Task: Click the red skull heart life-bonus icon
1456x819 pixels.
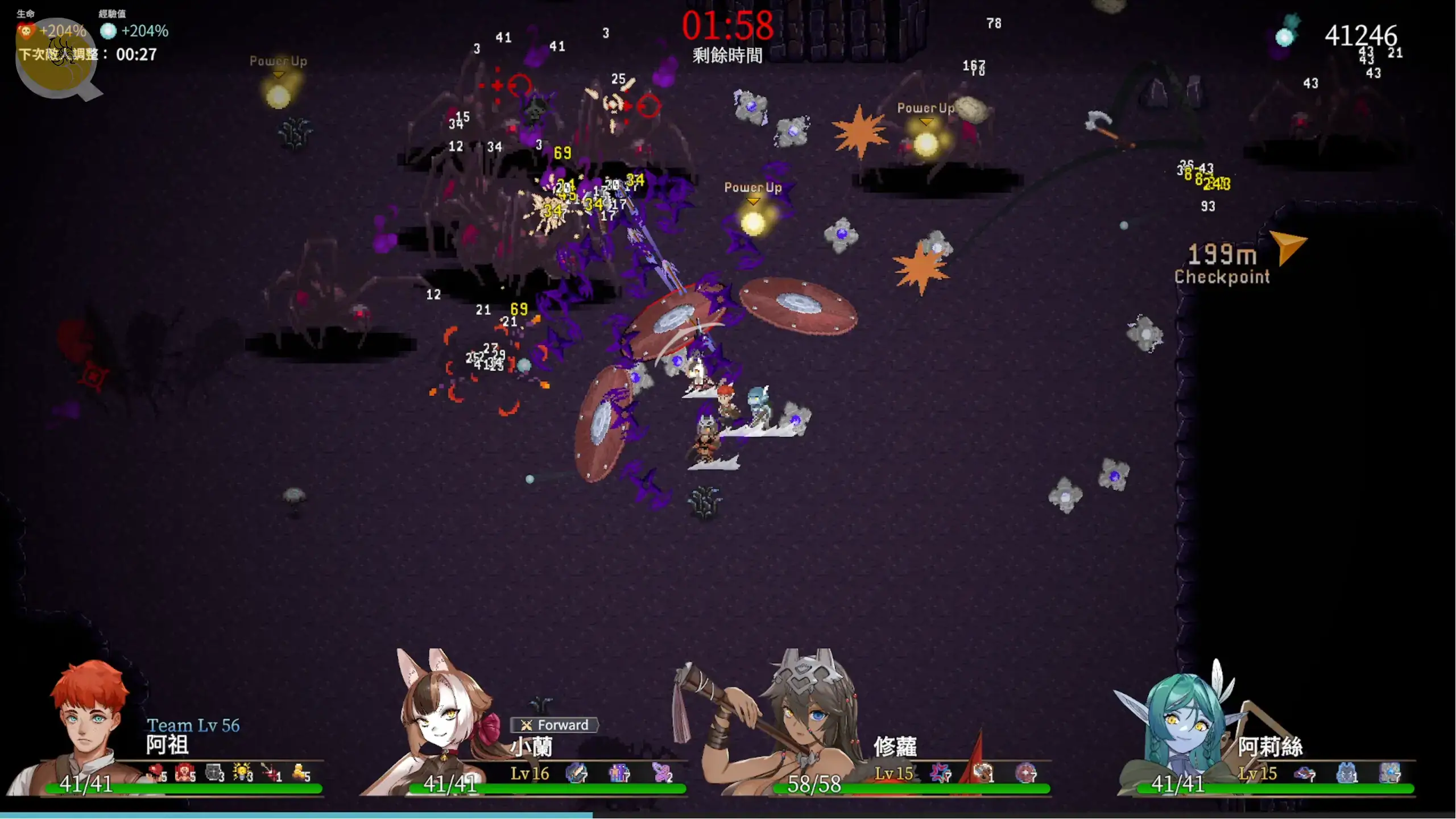Action: pyautogui.click(x=26, y=31)
